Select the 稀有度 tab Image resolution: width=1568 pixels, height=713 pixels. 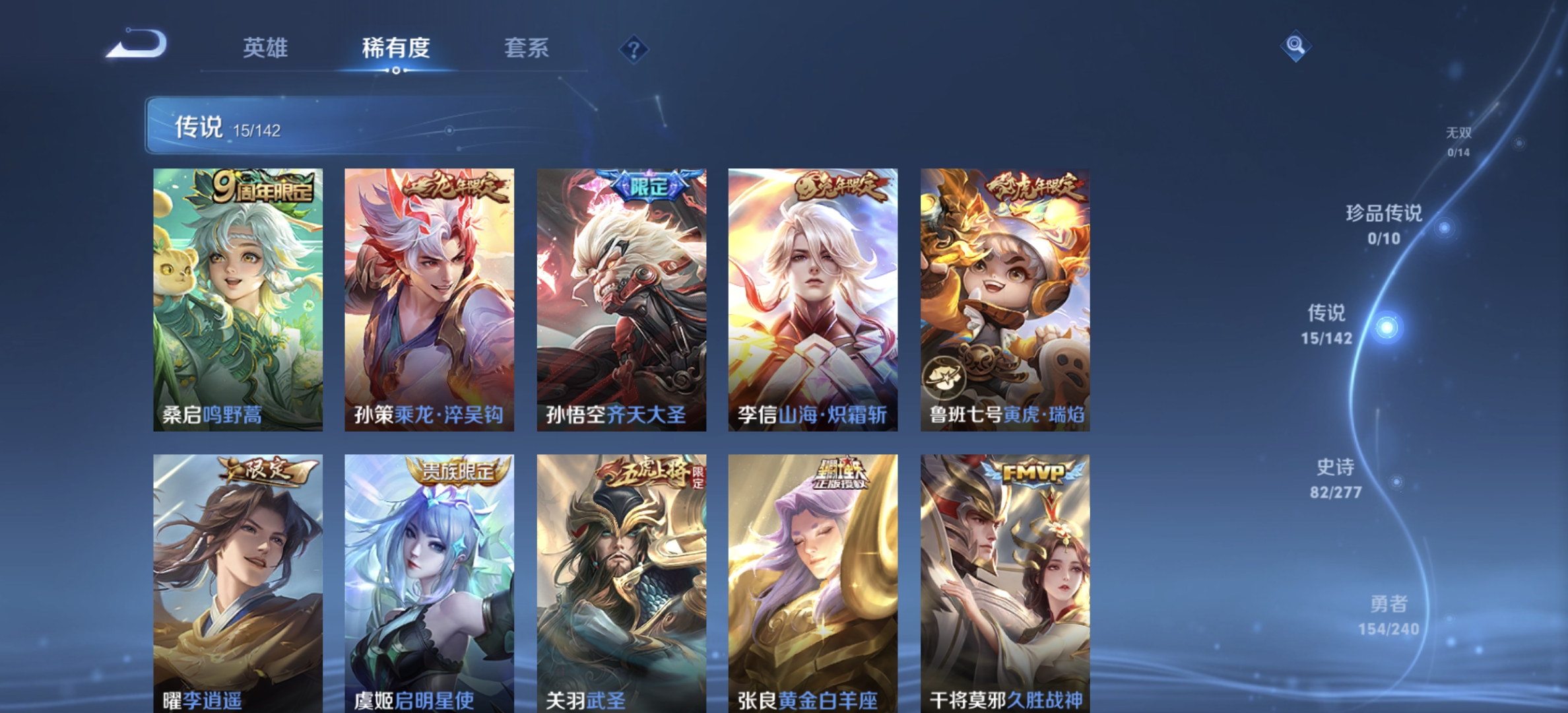[x=395, y=49]
